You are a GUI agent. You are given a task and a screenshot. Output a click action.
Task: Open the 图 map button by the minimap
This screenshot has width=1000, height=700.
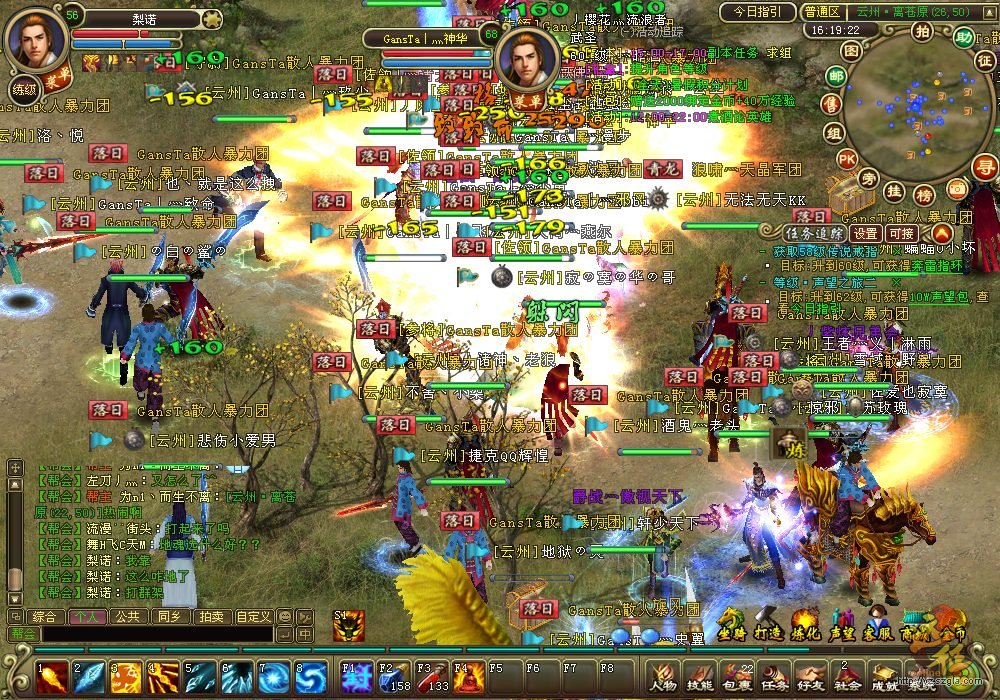pyautogui.click(x=851, y=50)
